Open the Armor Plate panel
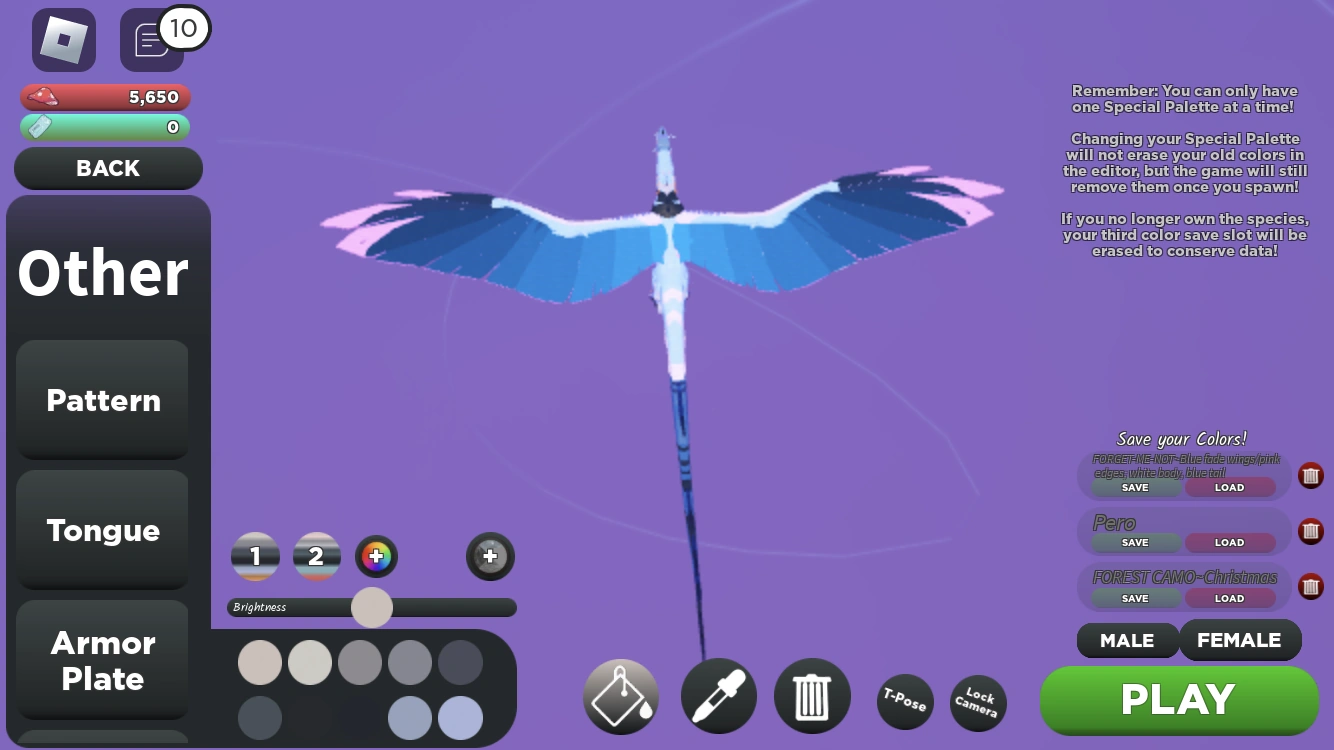 [102, 660]
